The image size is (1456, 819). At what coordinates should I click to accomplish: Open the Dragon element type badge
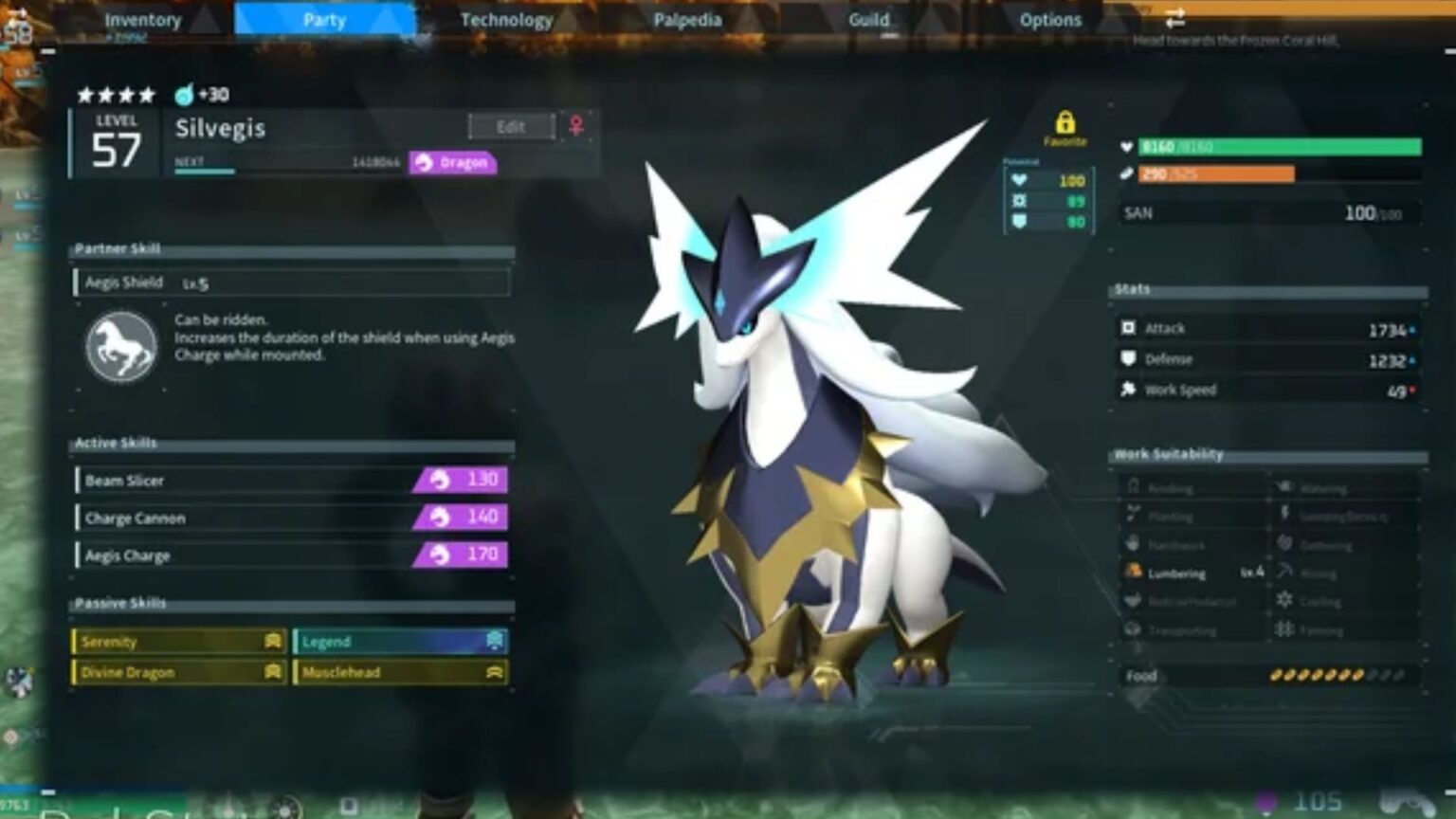pyautogui.click(x=452, y=162)
